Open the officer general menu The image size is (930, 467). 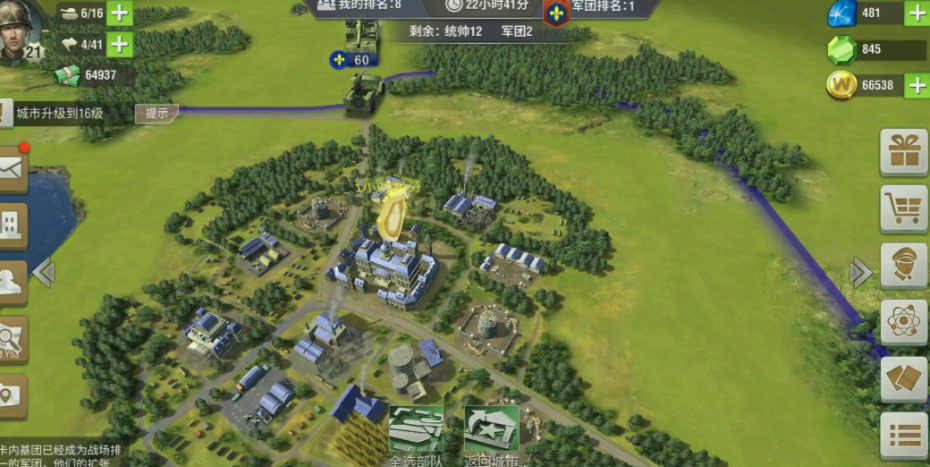903,266
